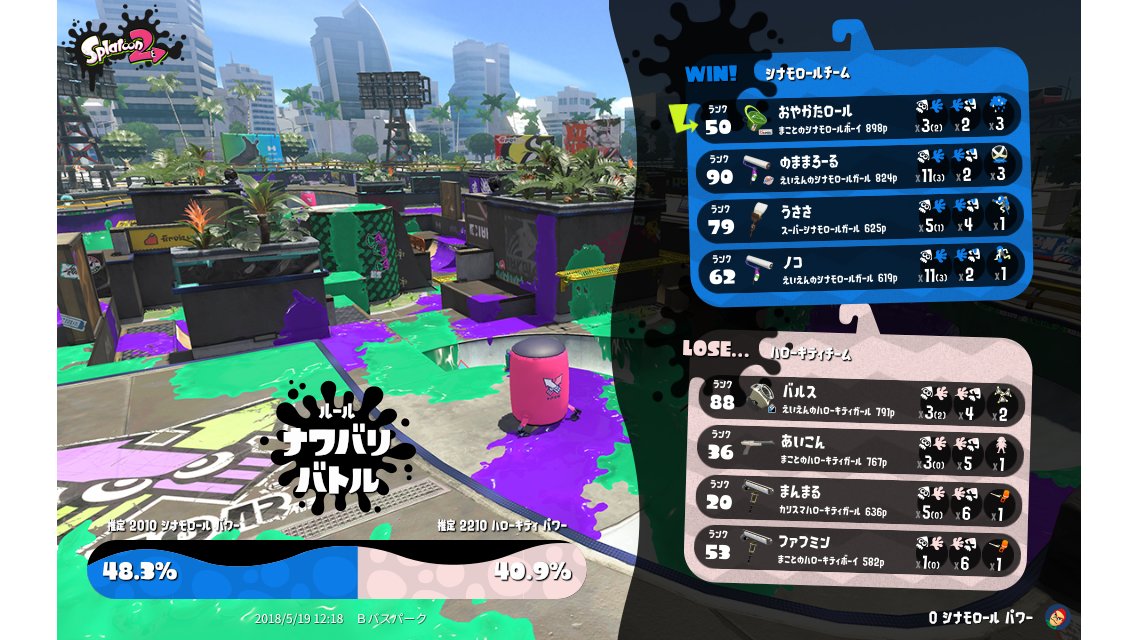The width and height of the screenshot is (1138, 640).
Task: Select the rank 20 まんまる row
Action: (x=860, y=500)
